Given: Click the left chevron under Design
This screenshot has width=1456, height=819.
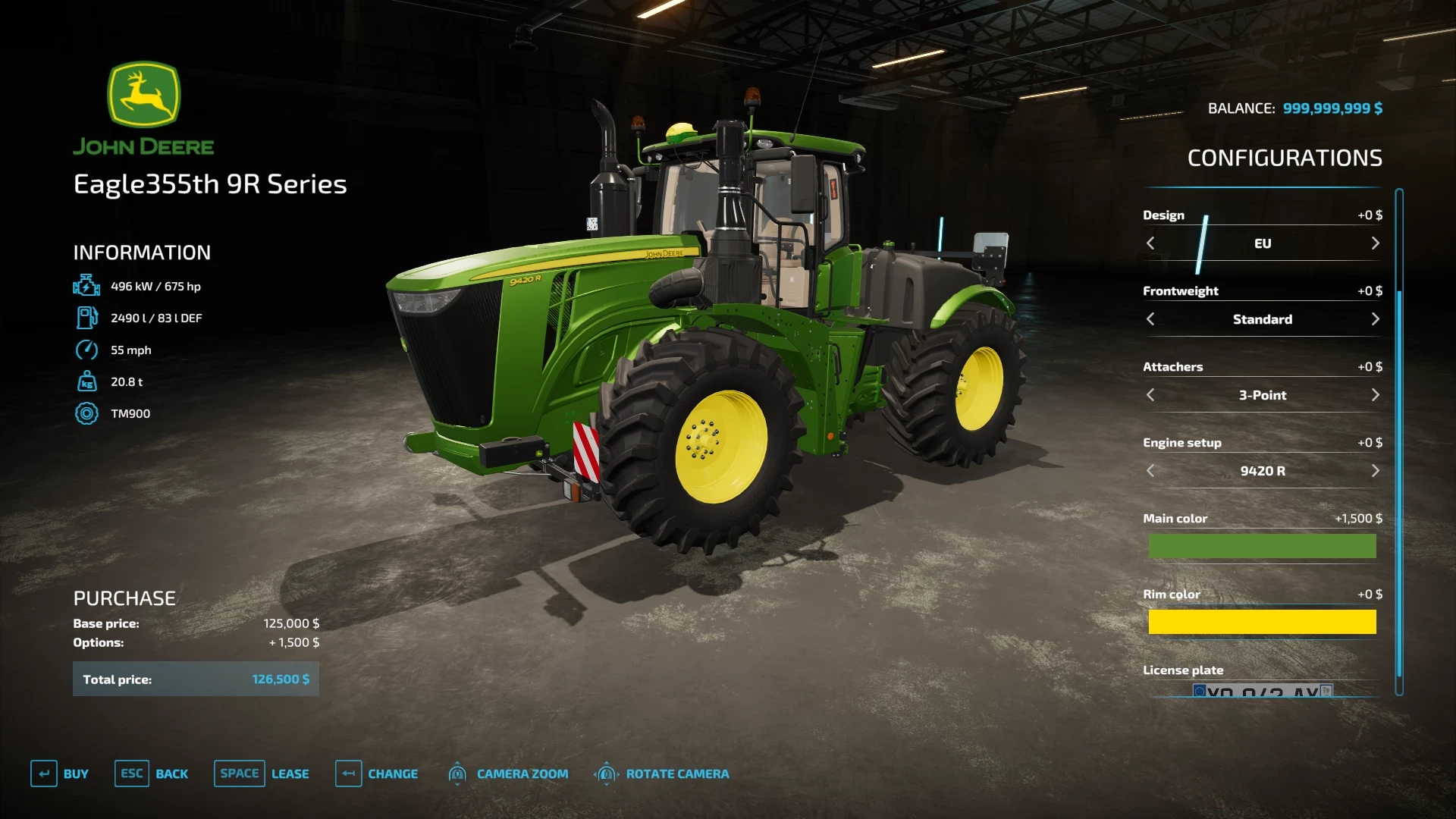Looking at the screenshot, I should (x=1150, y=243).
